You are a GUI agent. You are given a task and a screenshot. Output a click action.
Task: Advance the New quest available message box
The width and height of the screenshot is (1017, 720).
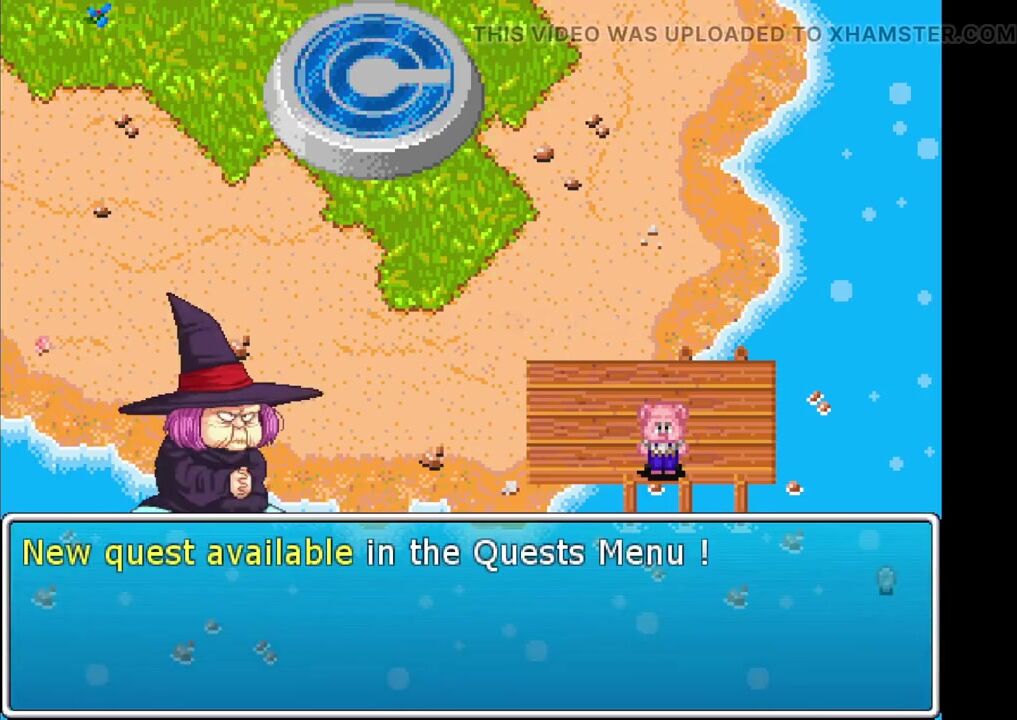click(470, 614)
